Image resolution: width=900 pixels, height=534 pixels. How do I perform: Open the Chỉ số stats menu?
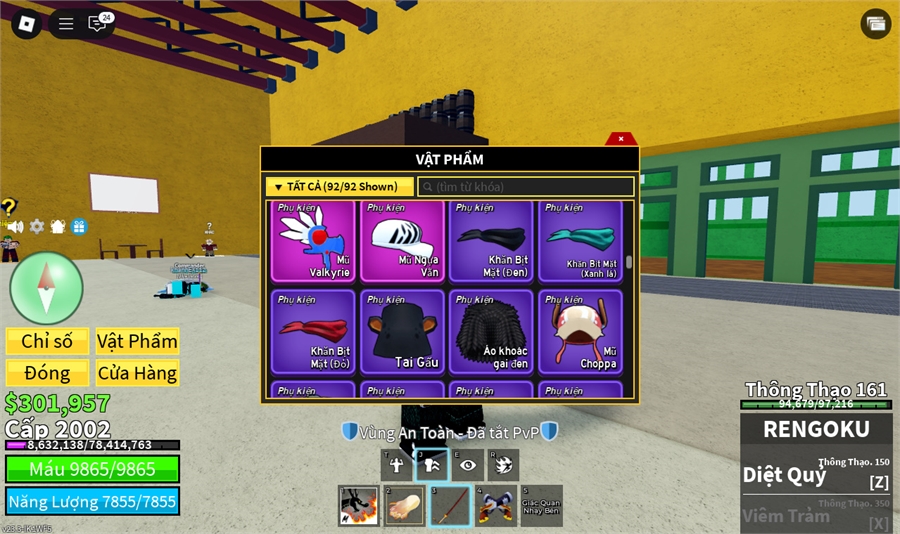47,341
